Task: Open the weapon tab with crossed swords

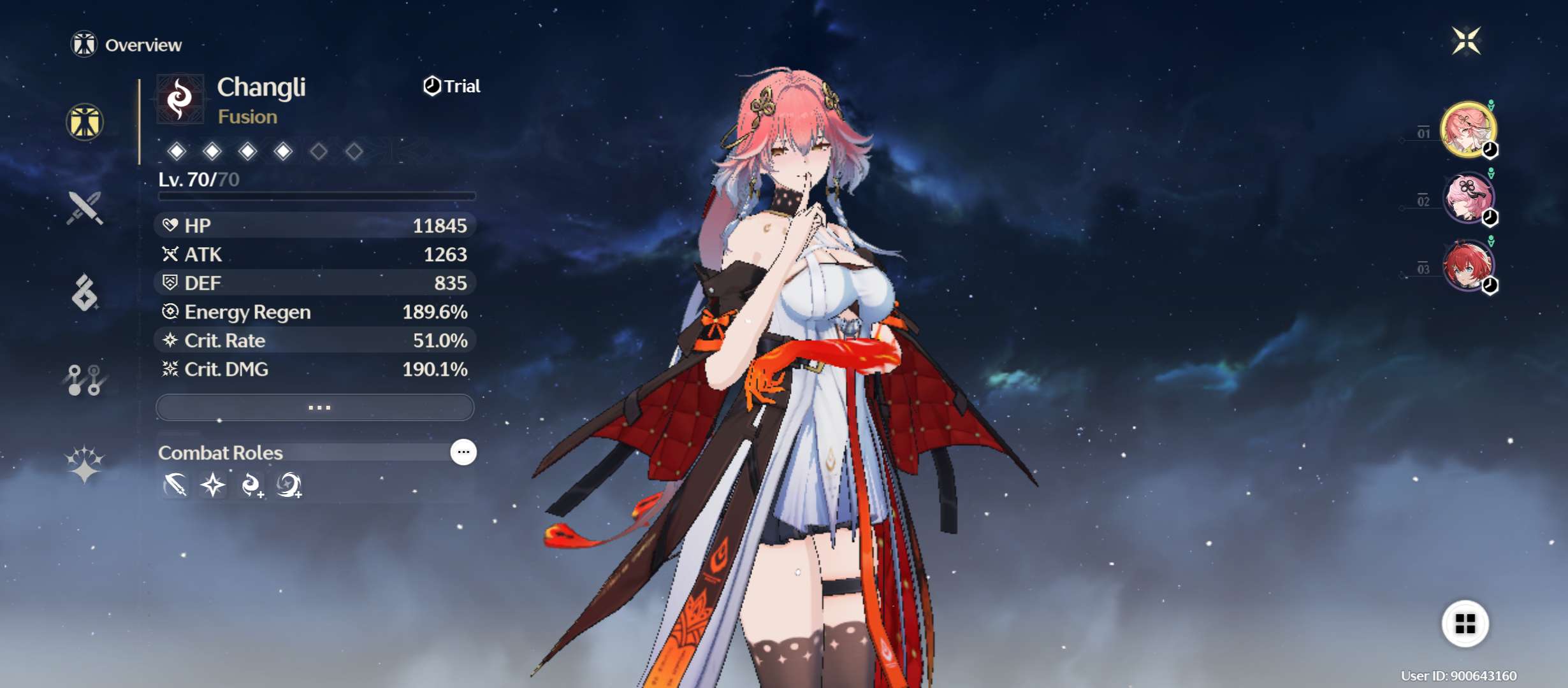Action: (85, 208)
